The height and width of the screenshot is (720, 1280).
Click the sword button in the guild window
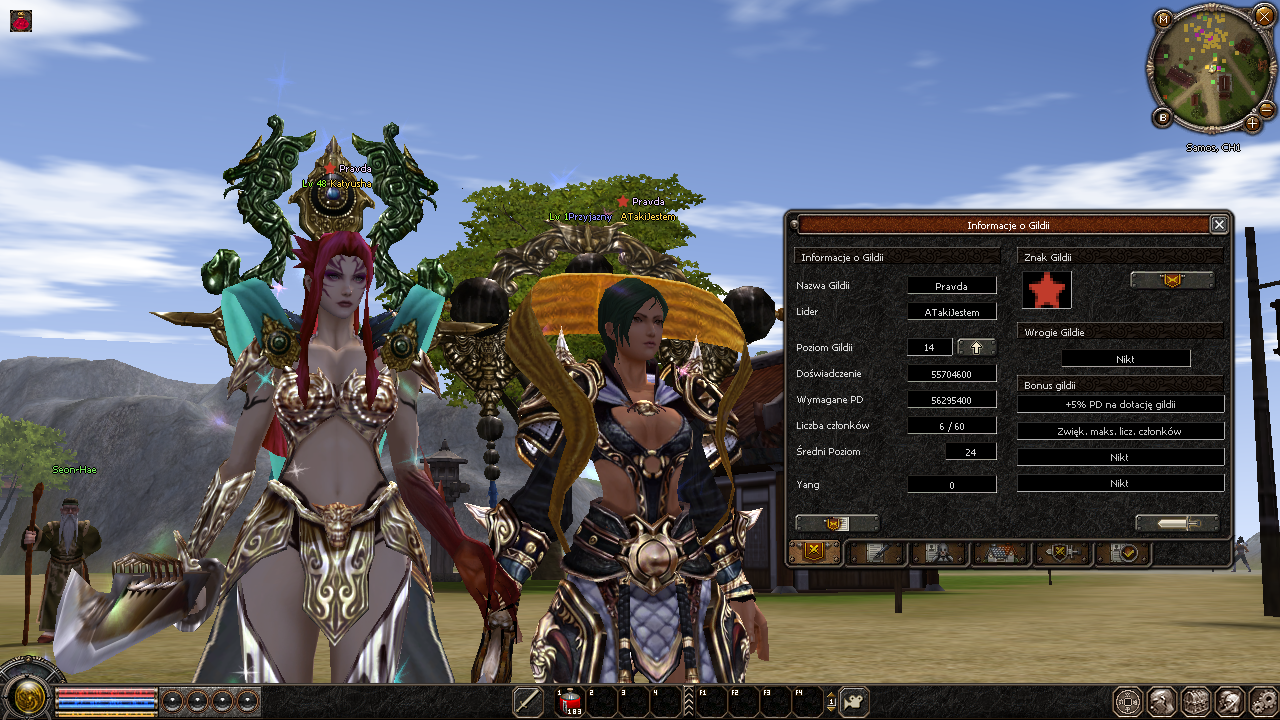point(1177,523)
